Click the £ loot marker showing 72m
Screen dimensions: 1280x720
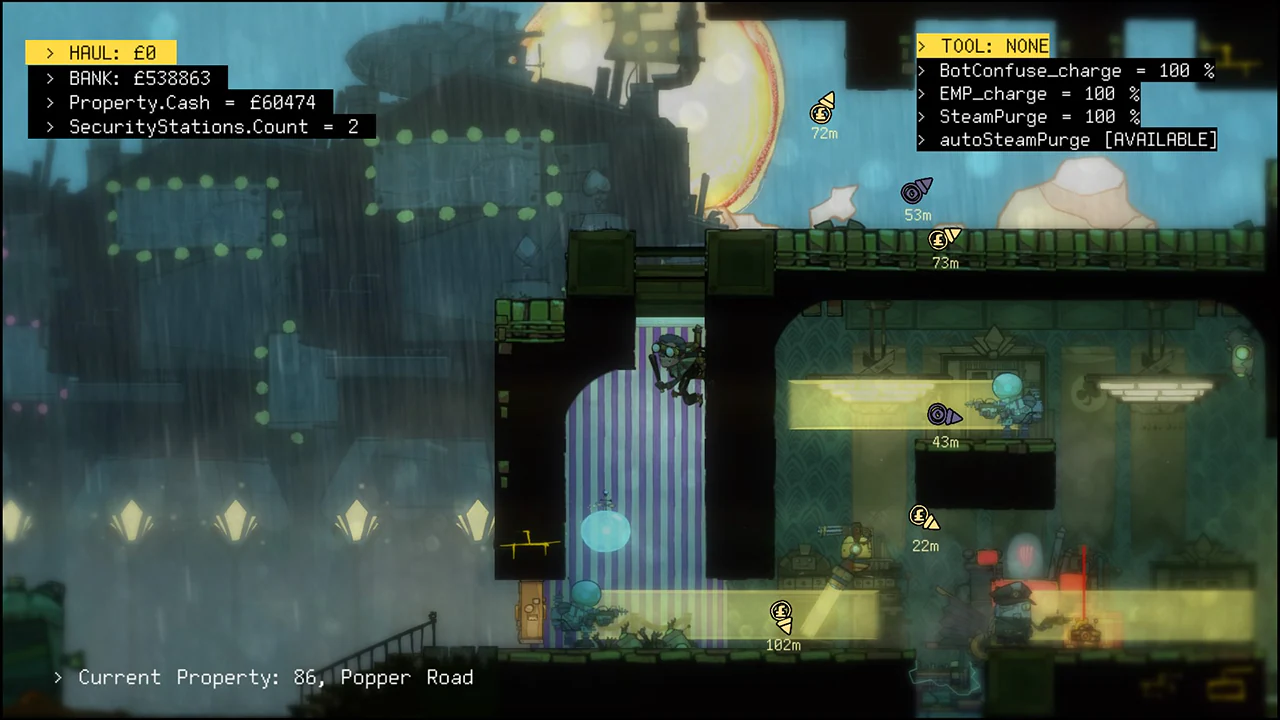click(822, 112)
